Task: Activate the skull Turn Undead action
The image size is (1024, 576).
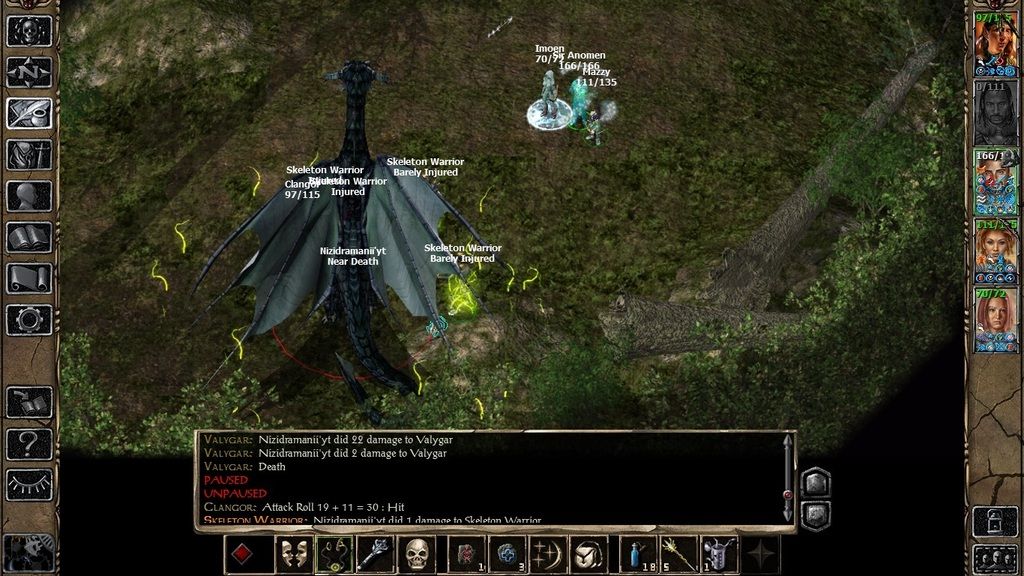Action: (418, 554)
